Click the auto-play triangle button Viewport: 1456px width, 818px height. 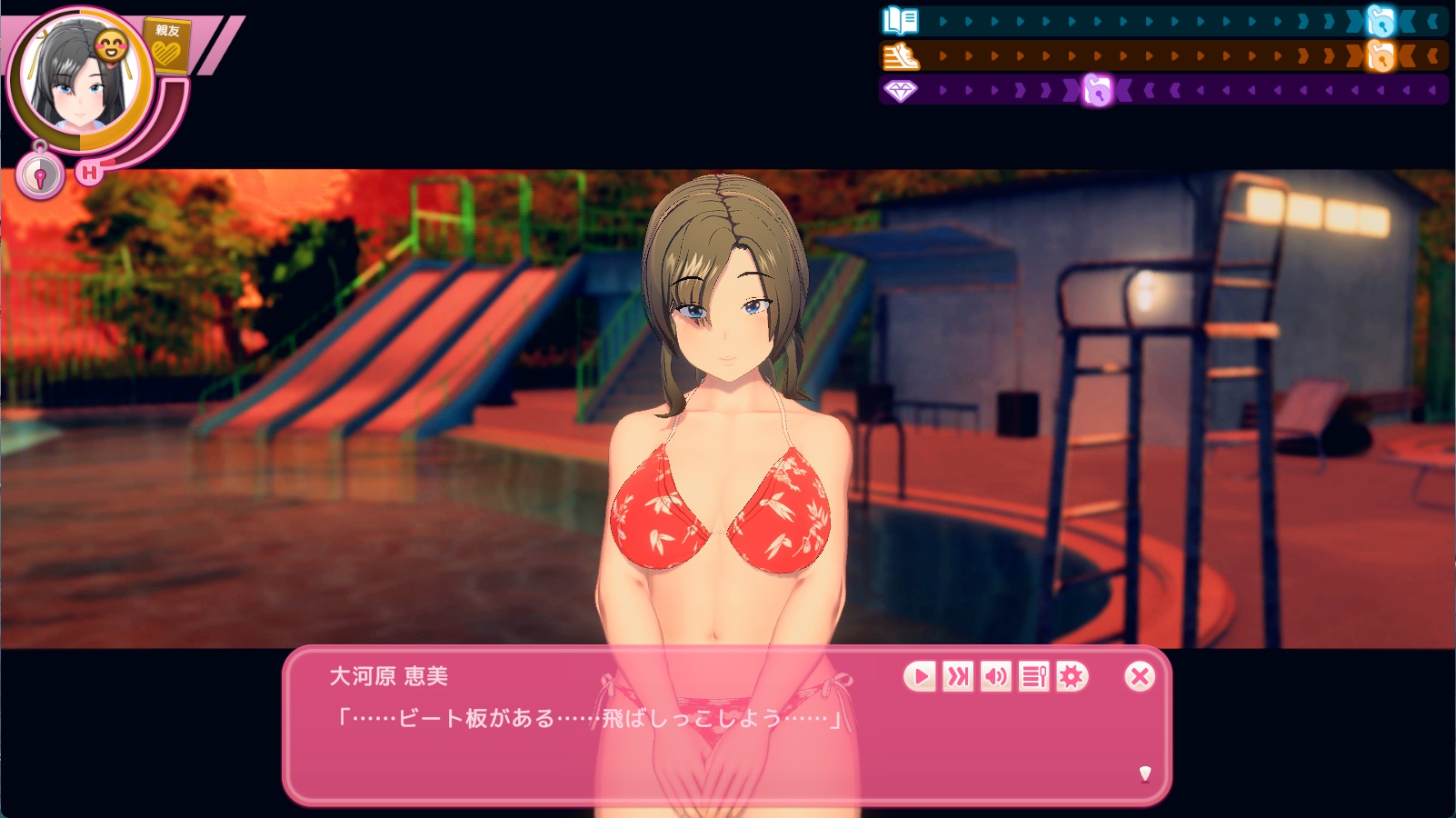point(920,676)
